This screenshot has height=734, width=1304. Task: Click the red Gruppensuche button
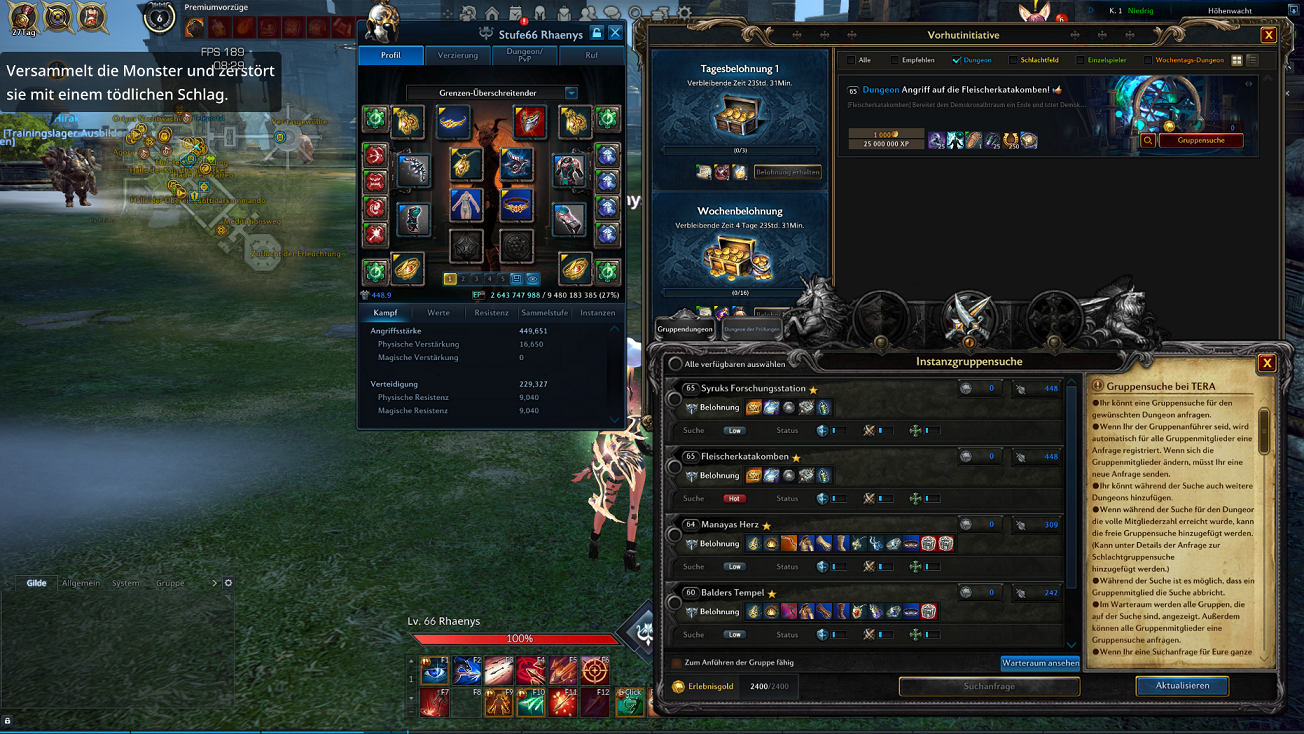1200,141
